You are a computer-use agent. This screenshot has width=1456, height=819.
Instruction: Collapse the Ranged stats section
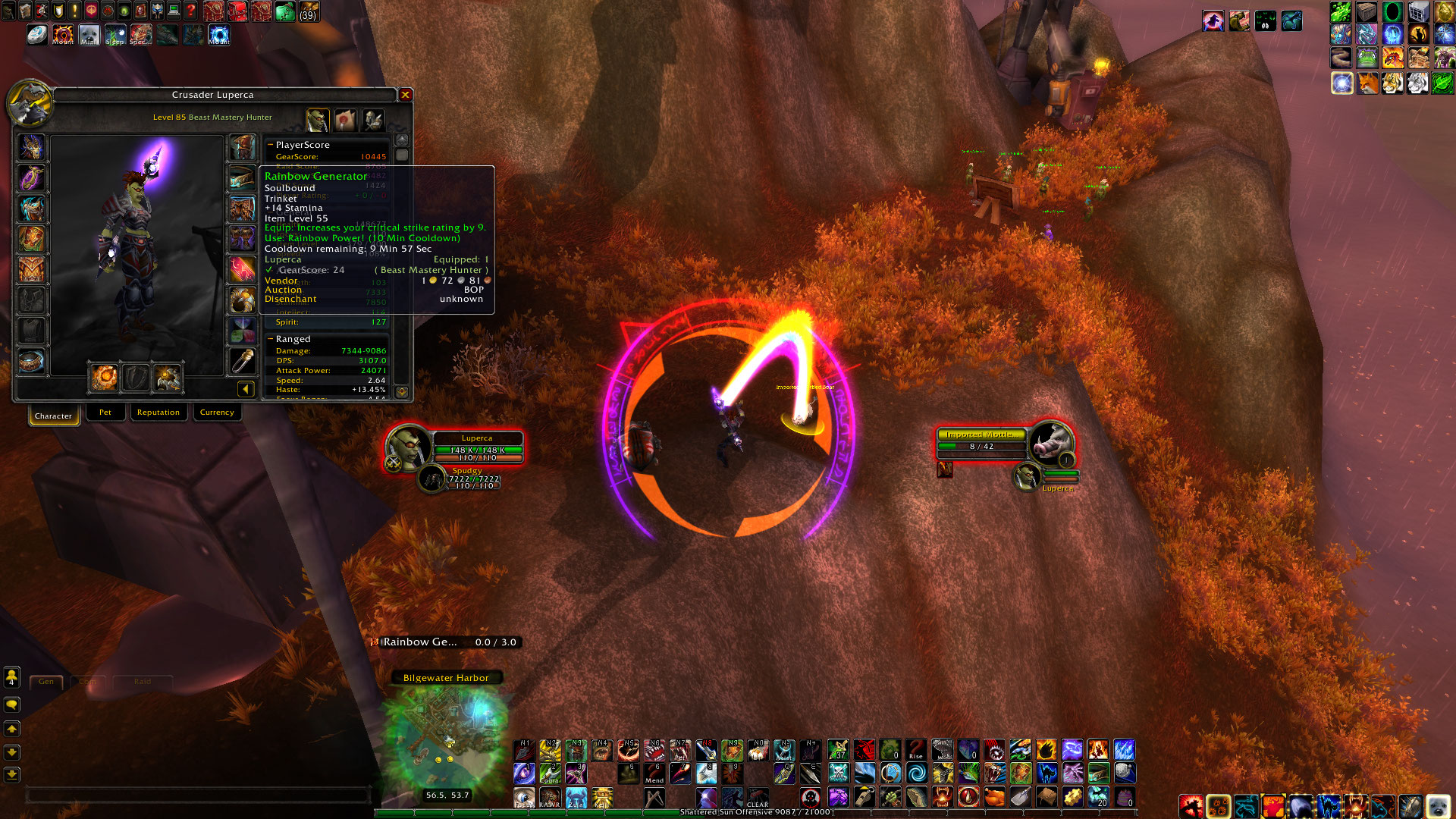pos(270,339)
